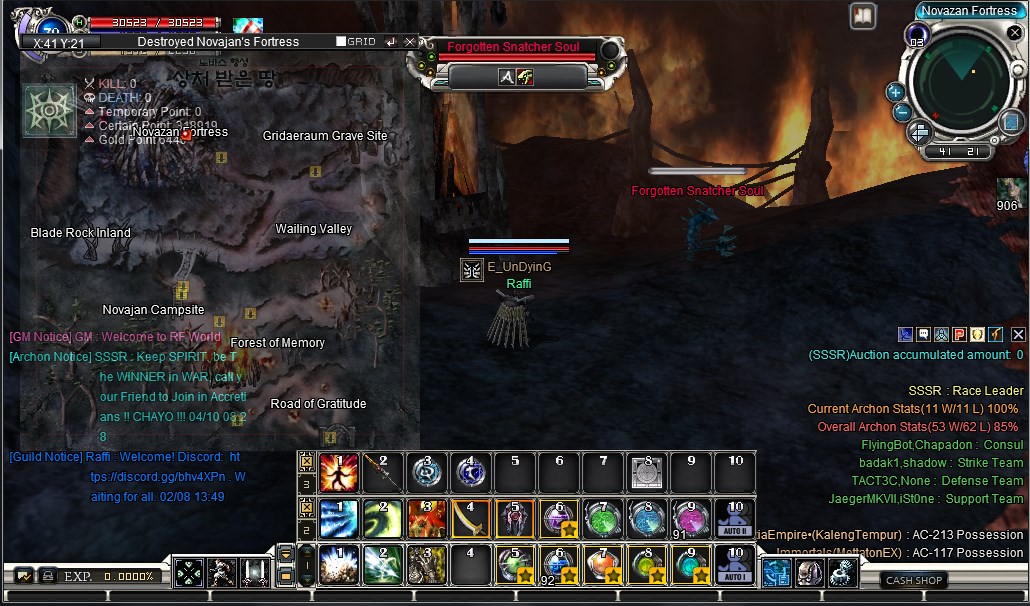The image size is (1030, 606).
Task: Open the book icon near the minimap
Action: [862, 16]
